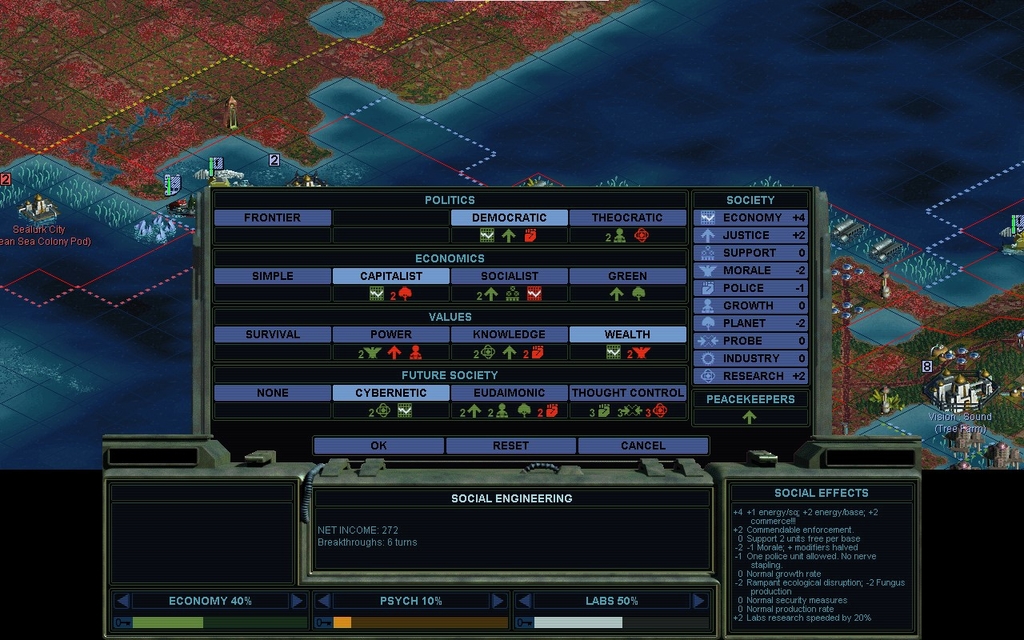Select Survival values
Viewport: 1024px width, 640px height.
point(272,335)
